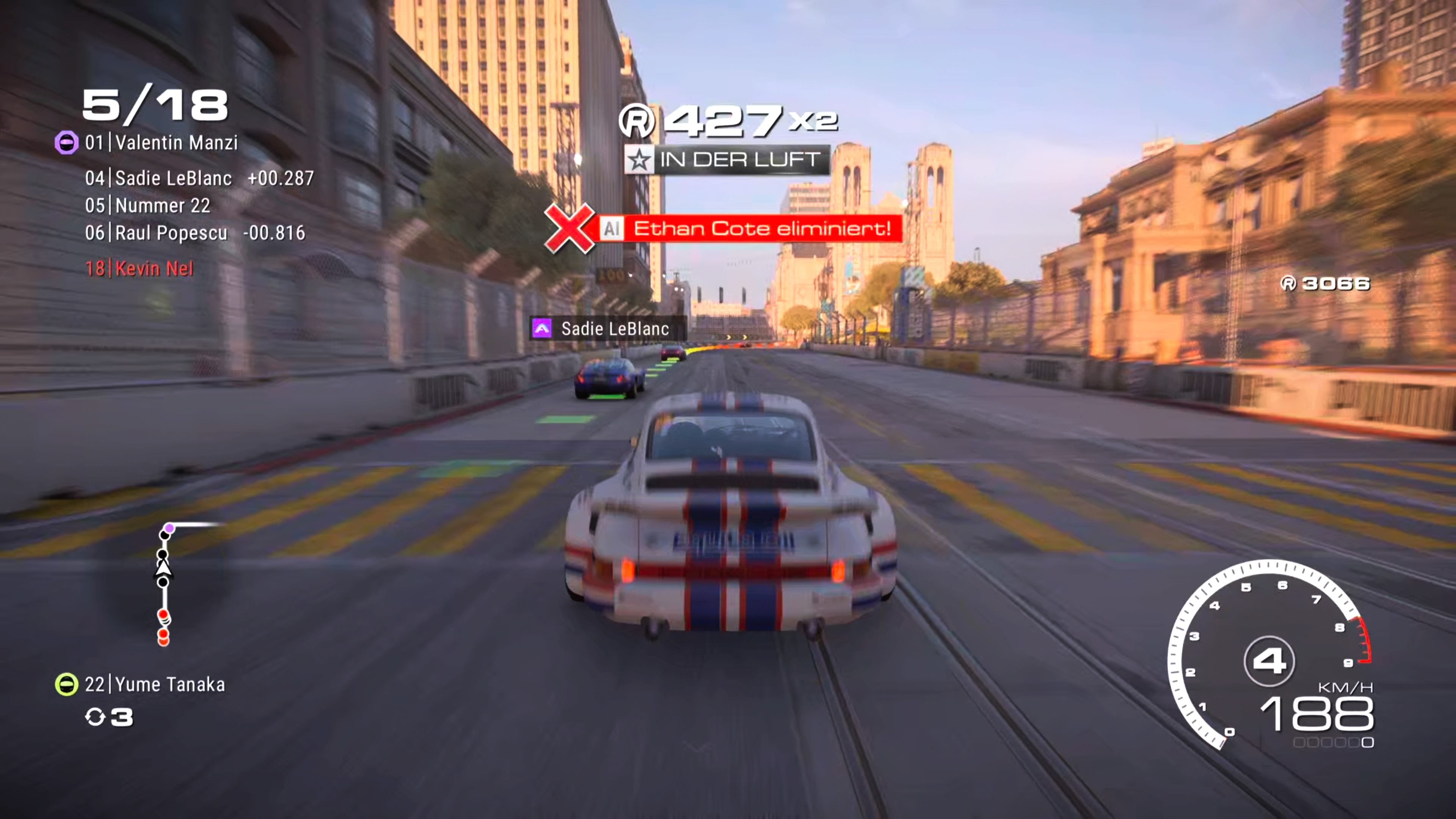Click the green helmet icon beside Yume Tanaka

tap(66, 684)
